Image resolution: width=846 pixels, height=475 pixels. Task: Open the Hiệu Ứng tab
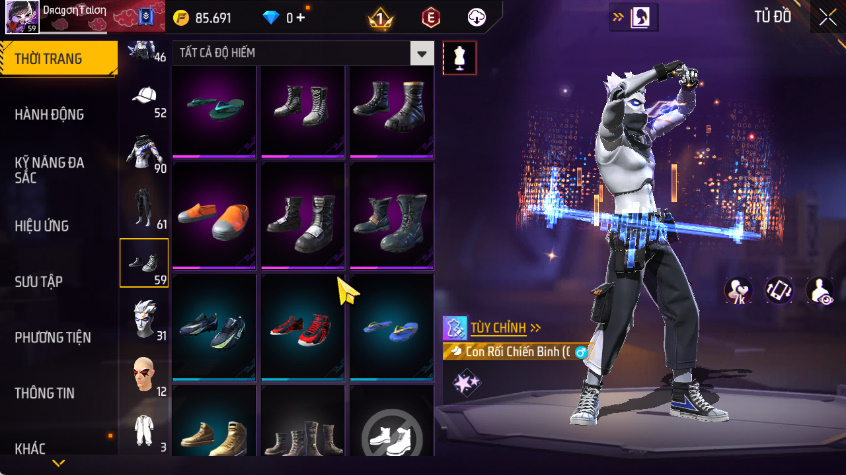(42, 226)
